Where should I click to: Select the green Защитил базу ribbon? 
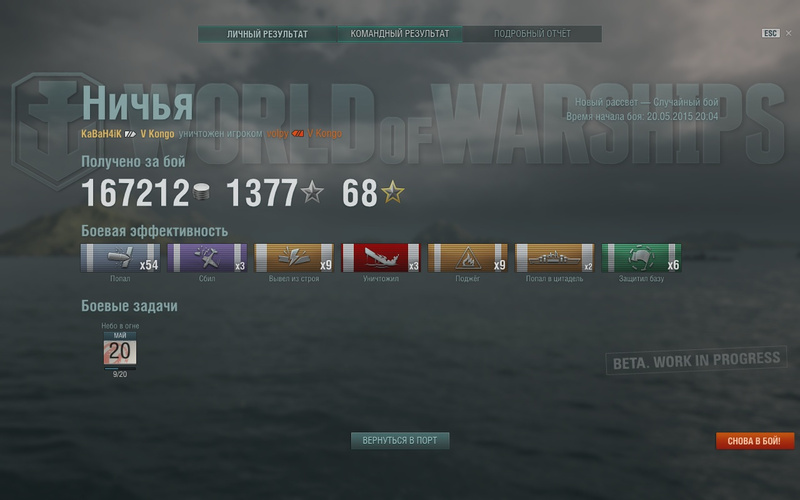(641, 258)
